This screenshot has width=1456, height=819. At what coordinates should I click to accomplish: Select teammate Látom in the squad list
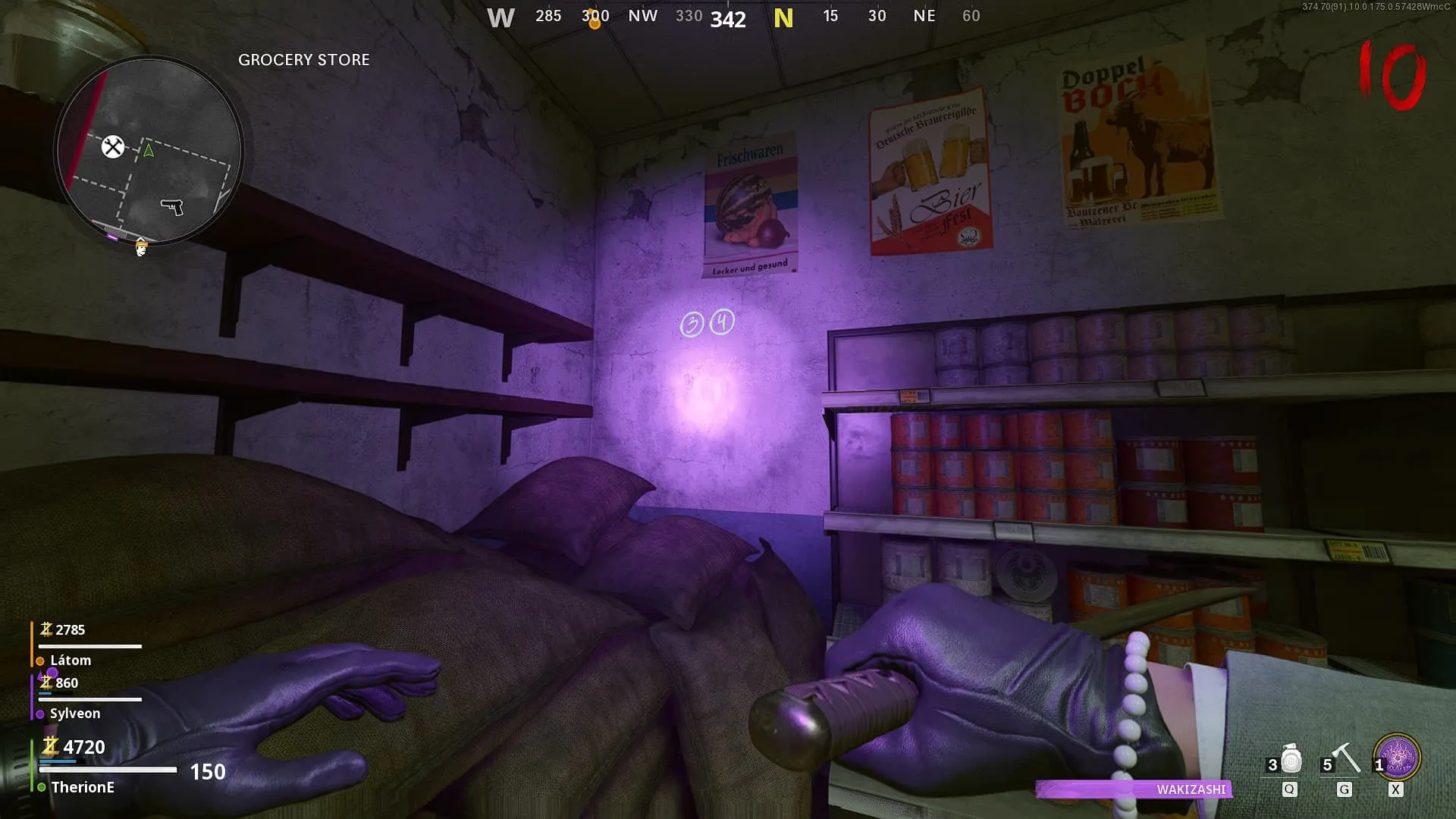[x=71, y=661]
